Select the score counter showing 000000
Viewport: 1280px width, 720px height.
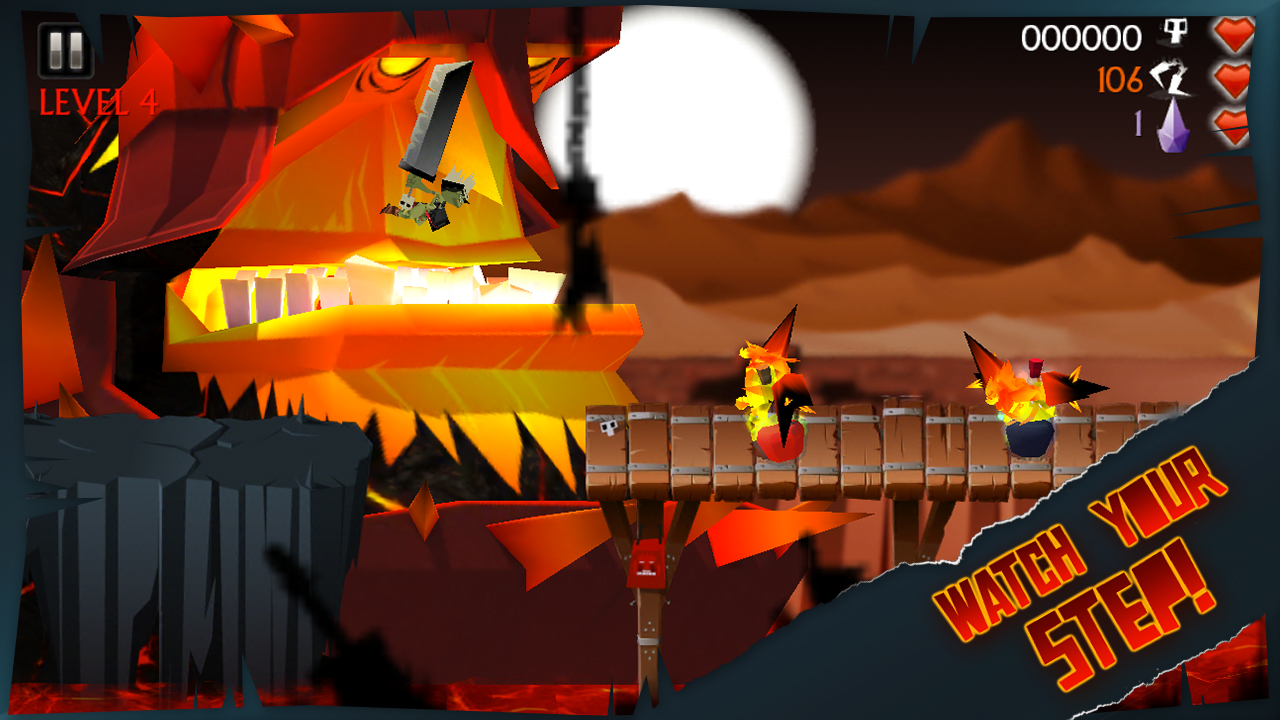coord(1081,38)
